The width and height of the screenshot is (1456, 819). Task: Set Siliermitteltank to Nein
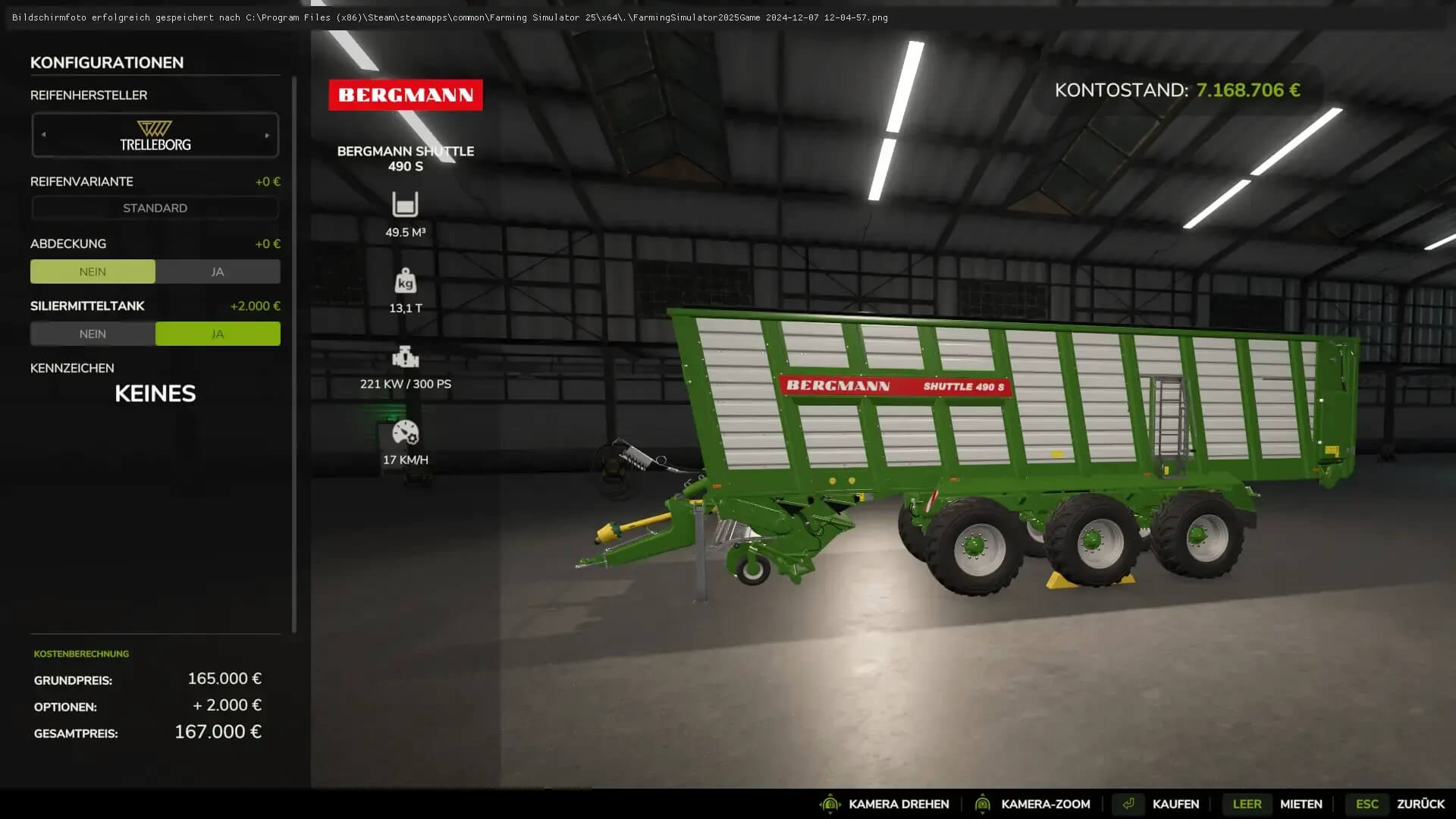click(x=93, y=334)
